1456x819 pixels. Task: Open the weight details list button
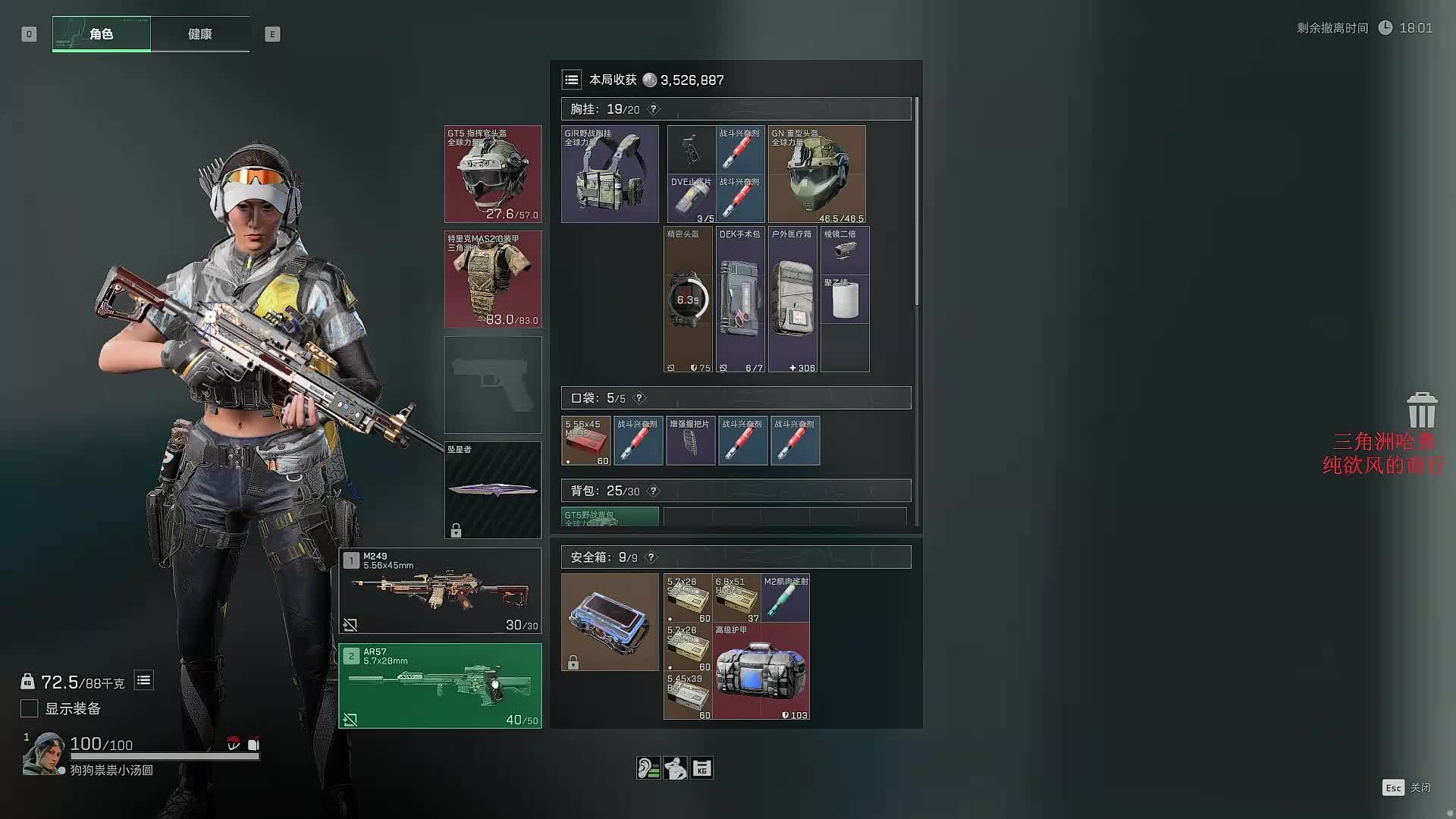143,680
